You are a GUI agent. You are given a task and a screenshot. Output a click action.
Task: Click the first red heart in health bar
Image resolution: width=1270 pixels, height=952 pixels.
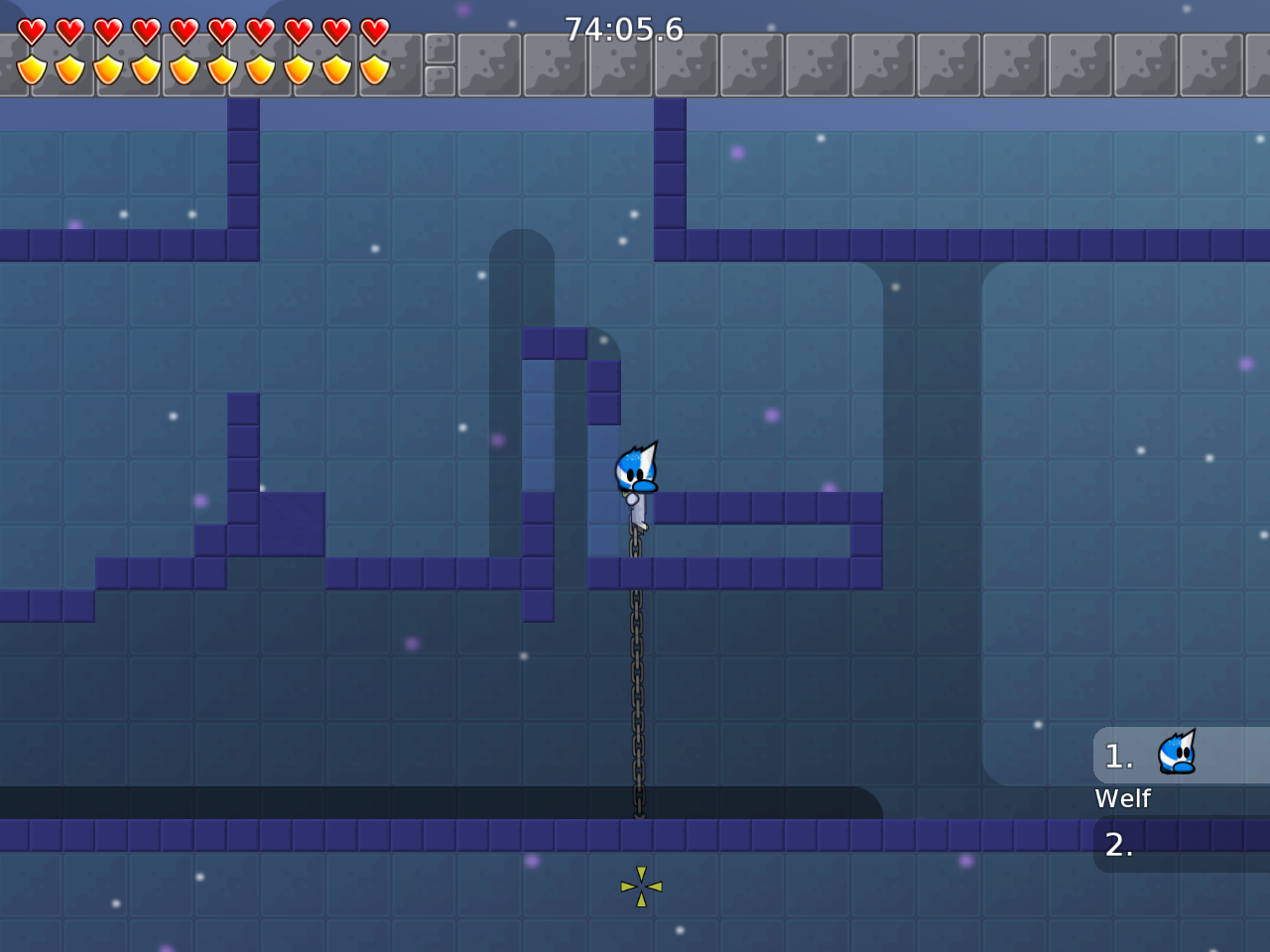pos(30,30)
